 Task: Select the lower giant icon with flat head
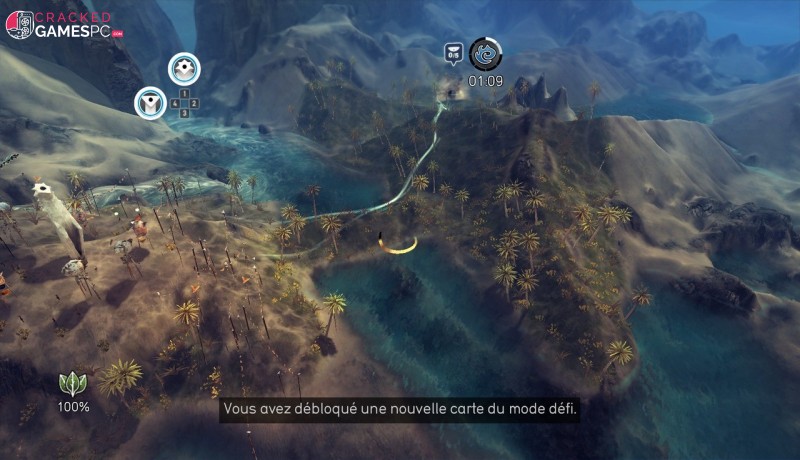coord(151,101)
